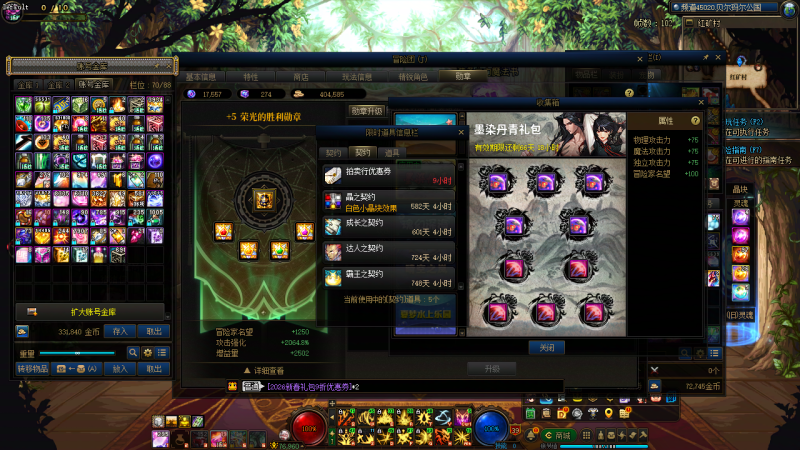Close the limited-time item info panel
800x450 pixels.
tap(461, 132)
